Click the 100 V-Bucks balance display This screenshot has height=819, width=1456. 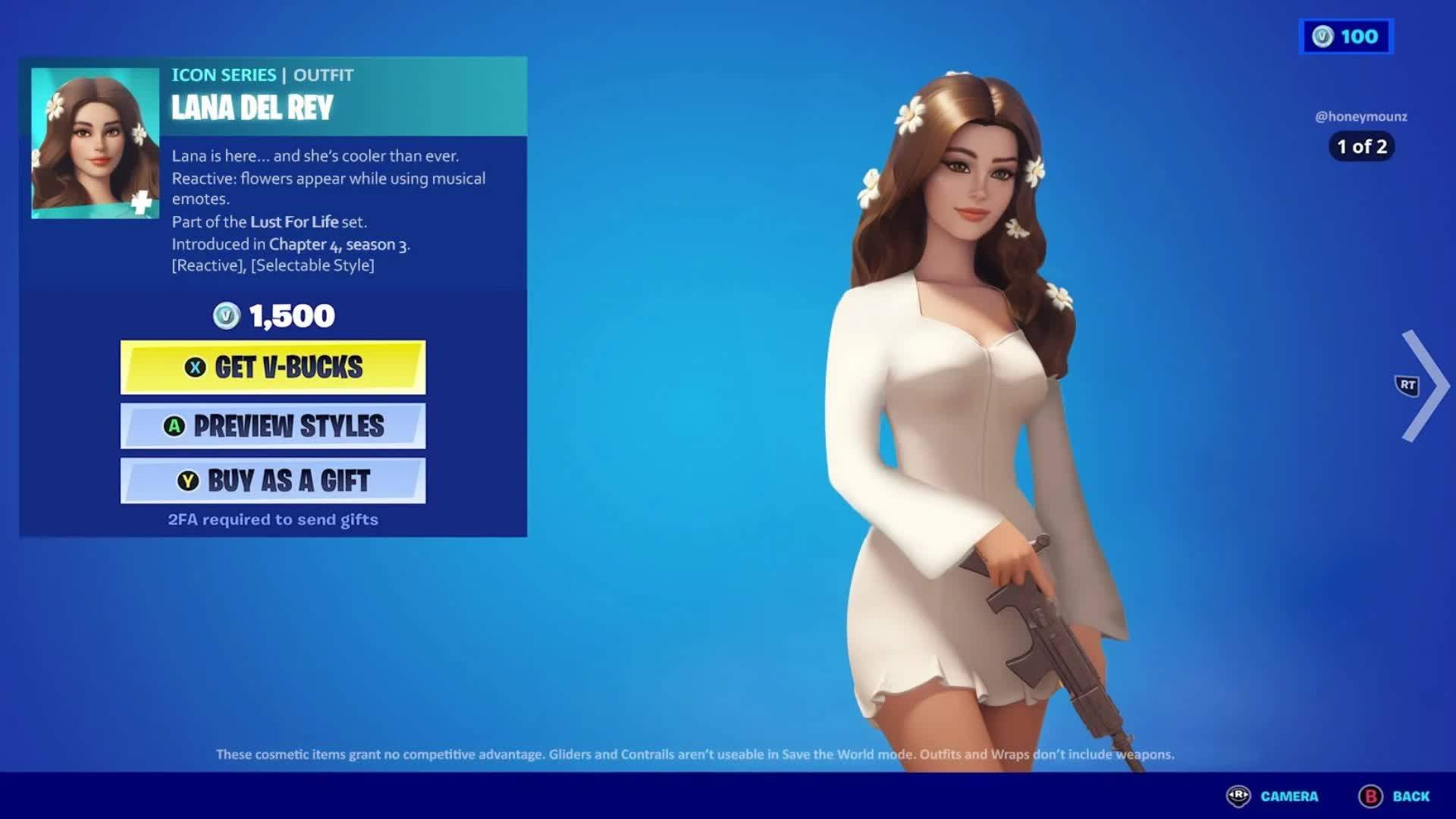(x=1346, y=36)
